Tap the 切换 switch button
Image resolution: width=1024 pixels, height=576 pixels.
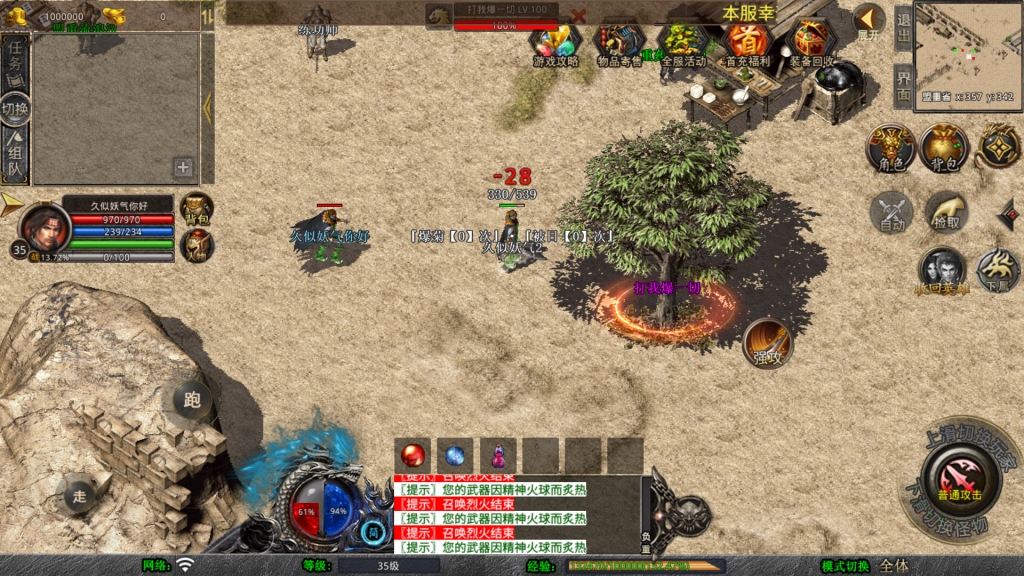tap(15, 108)
